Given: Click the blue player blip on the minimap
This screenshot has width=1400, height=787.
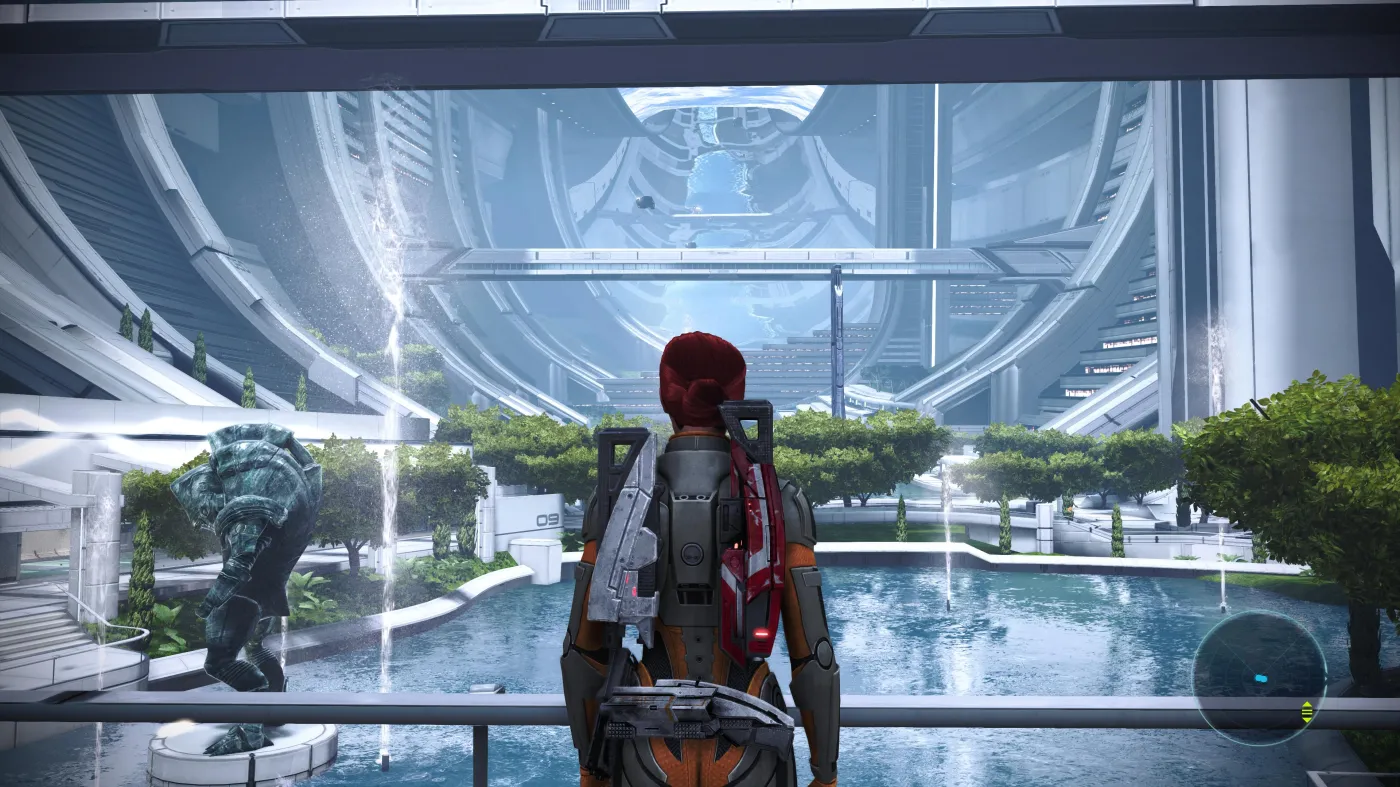Looking at the screenshot, I should (x=1262, y=678).
